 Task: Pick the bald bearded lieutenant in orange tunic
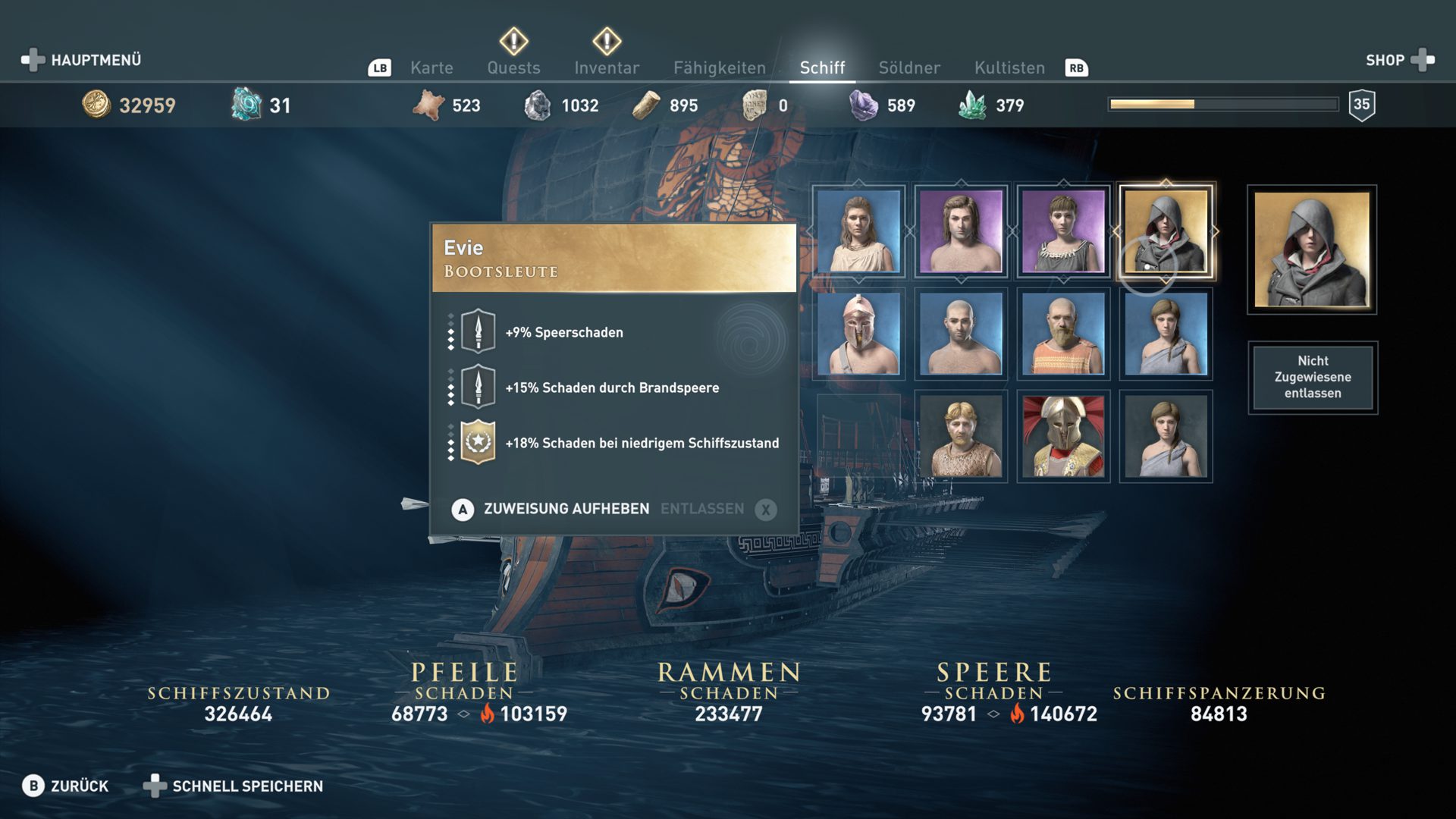pyautogui.click(x=1063, y=334)
